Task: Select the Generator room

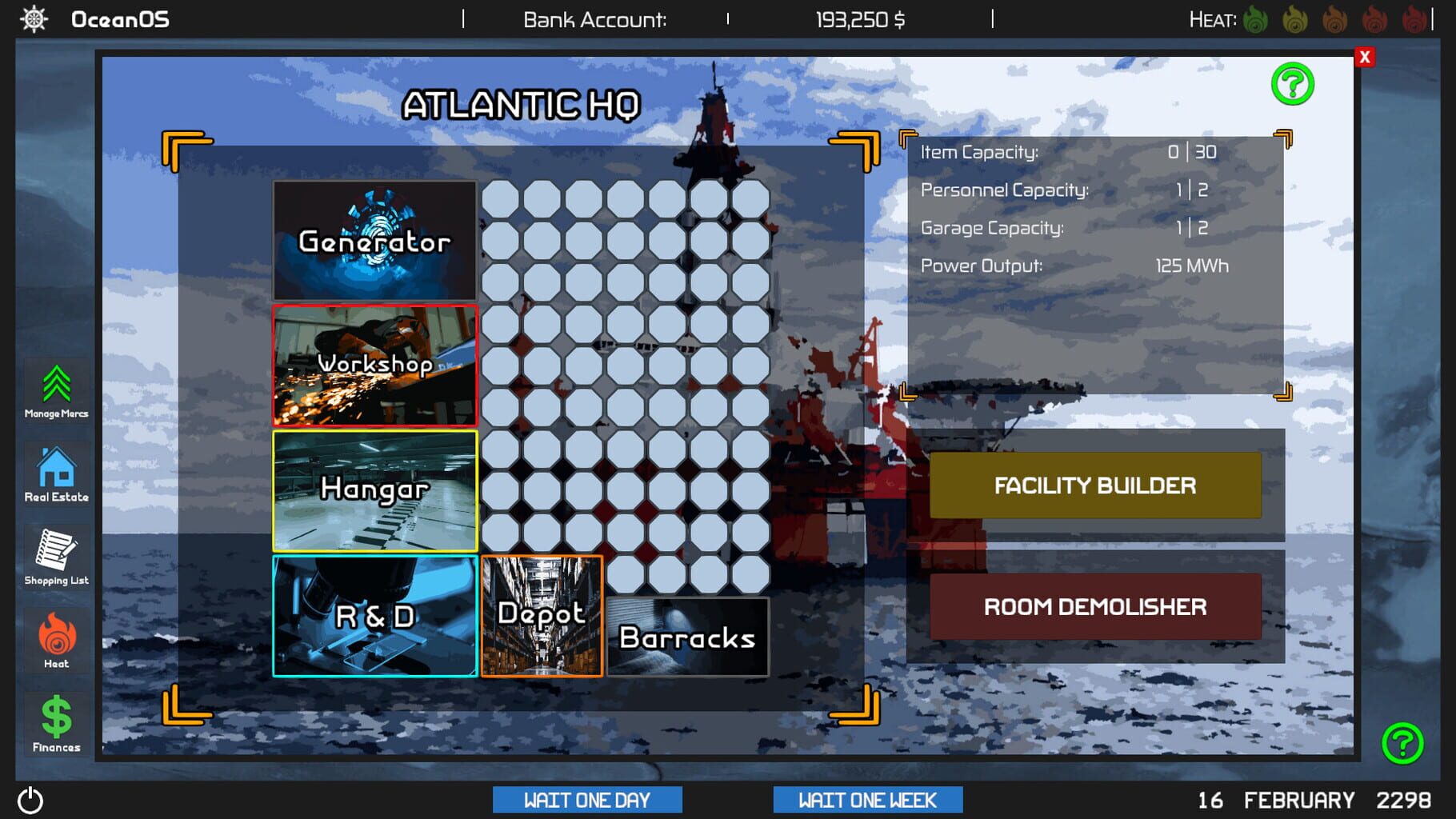Action: (374, 240)
